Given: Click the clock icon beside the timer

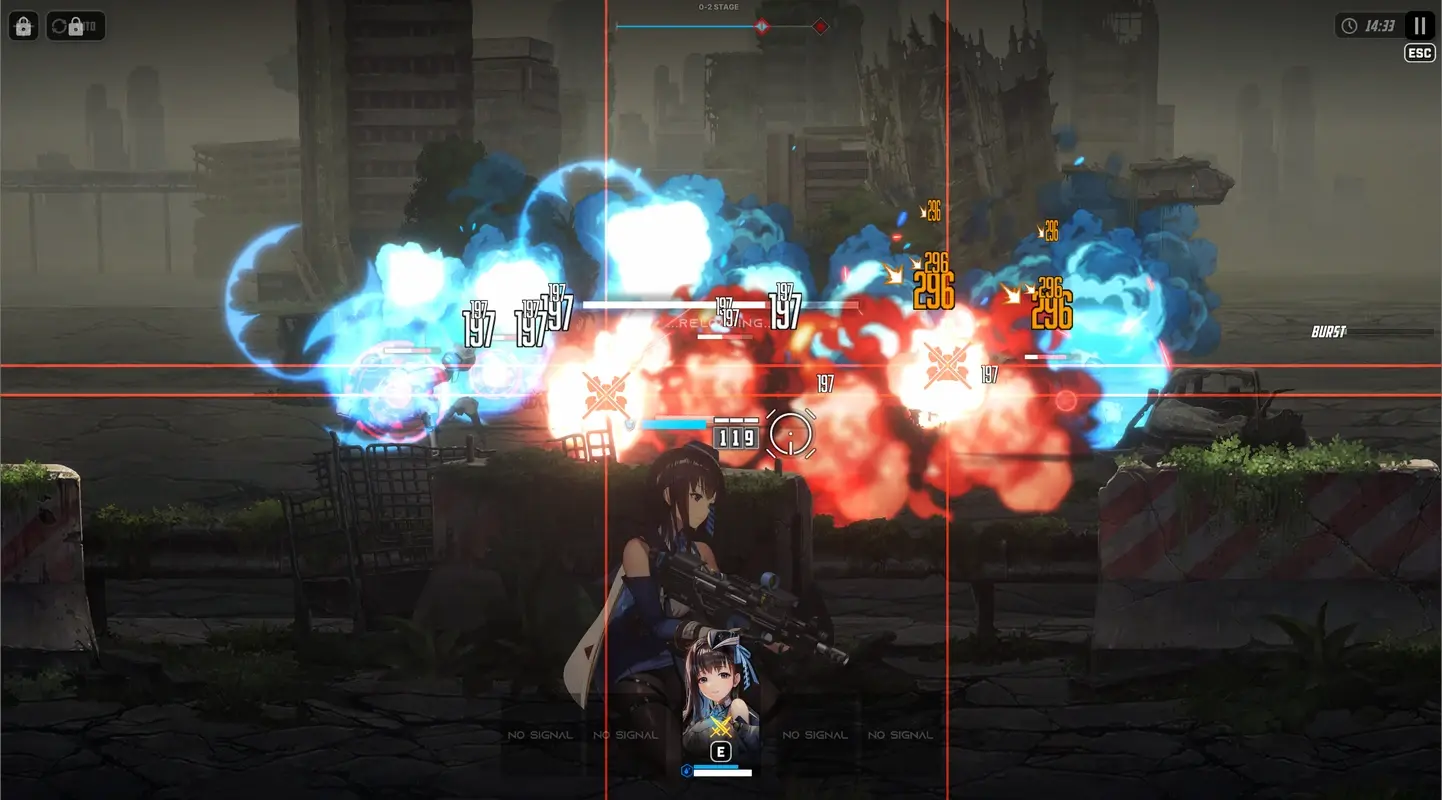Looking at the screenshot, I should coord(1350,26).
